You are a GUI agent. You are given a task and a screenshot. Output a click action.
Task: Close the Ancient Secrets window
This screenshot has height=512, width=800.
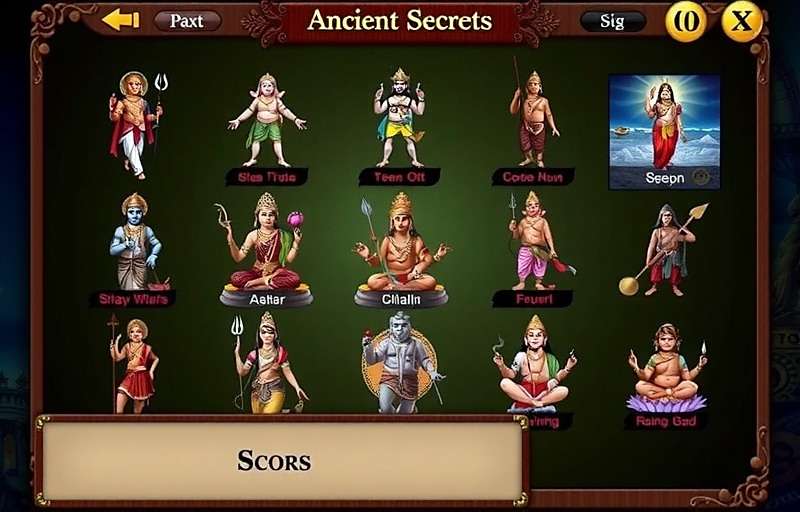click(x=742, y=21)
